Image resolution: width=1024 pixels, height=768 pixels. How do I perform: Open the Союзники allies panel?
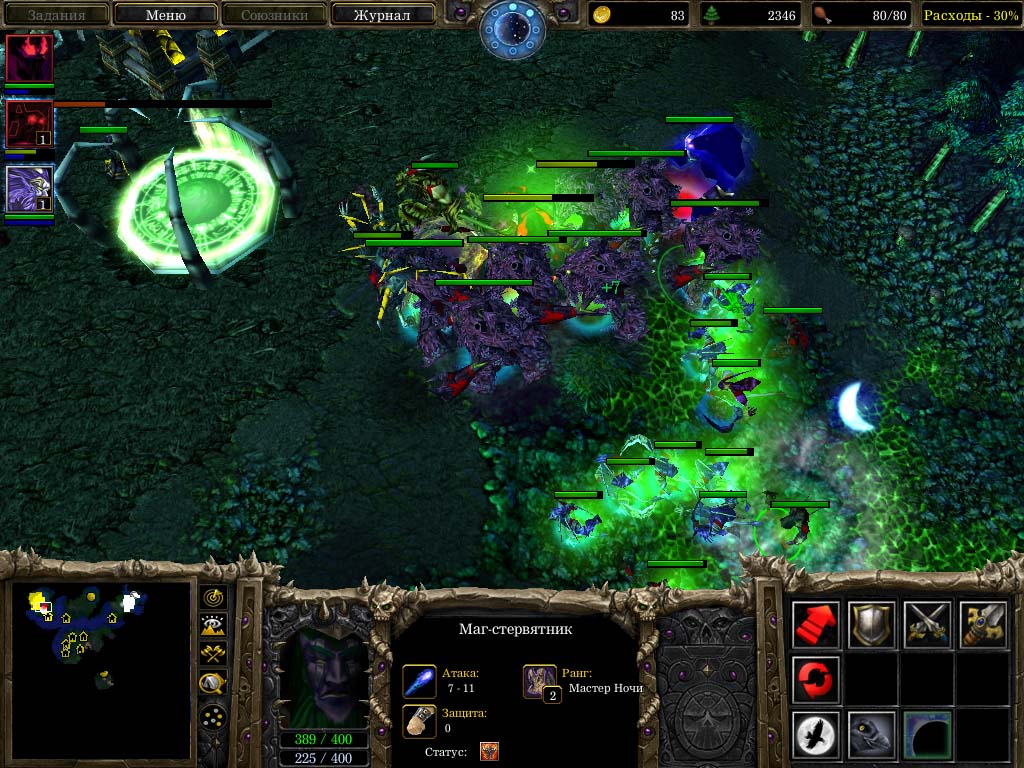coord(274,15)
